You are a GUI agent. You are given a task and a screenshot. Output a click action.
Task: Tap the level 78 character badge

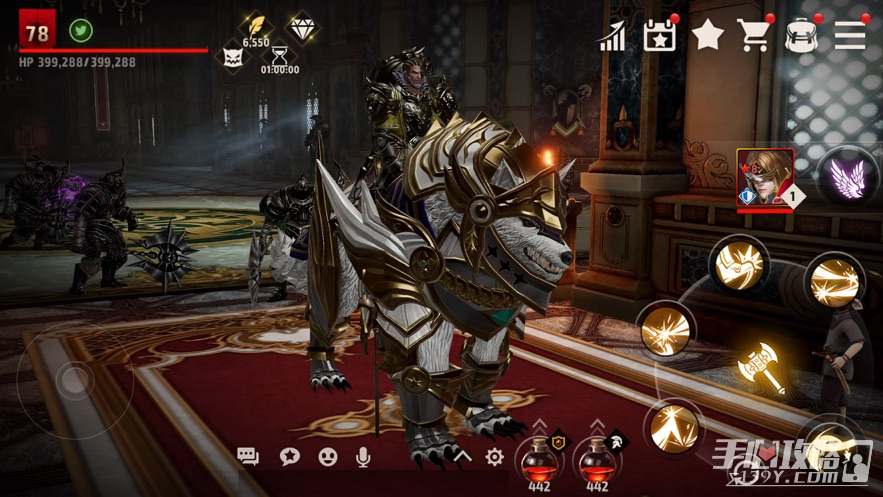click(37, 32)
